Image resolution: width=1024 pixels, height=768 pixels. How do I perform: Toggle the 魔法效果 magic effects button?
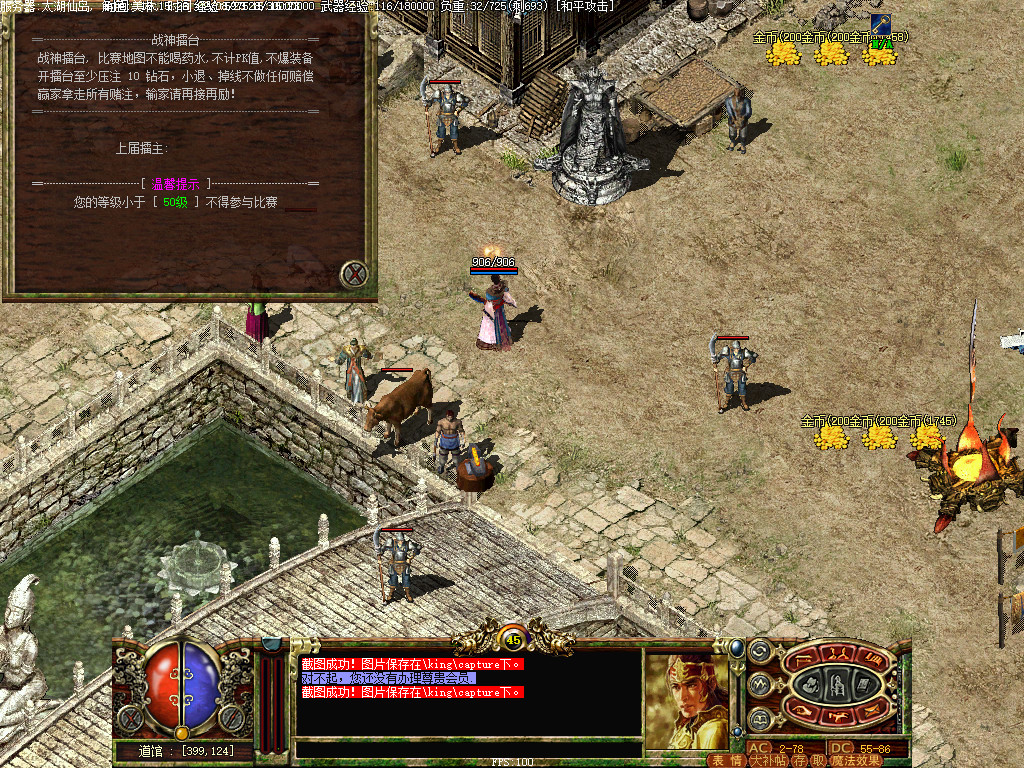pos(856,760)
